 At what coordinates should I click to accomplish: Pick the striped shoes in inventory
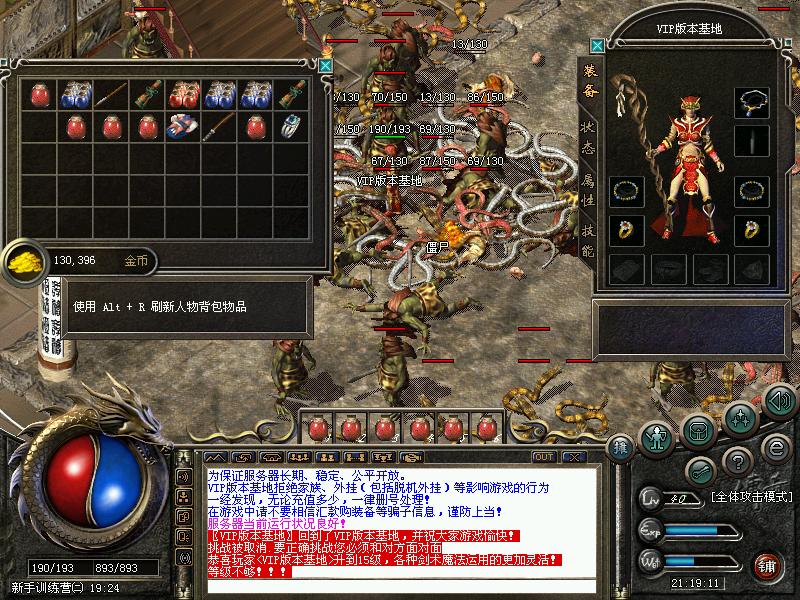pos(183,127)
